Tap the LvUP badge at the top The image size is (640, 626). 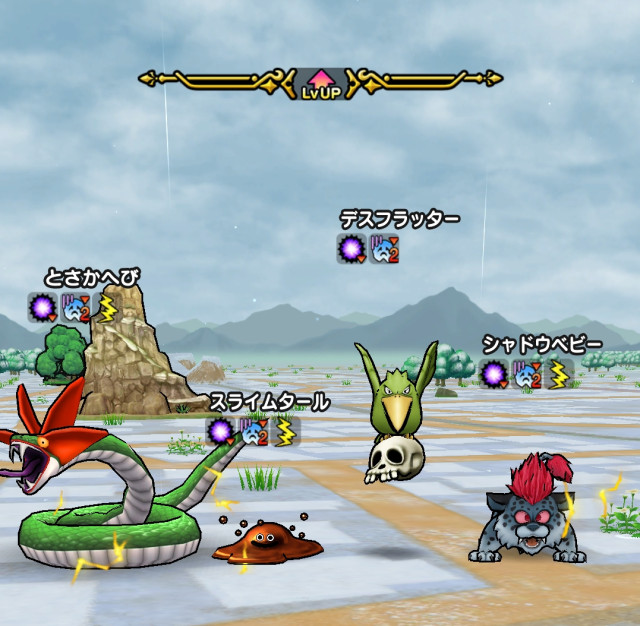coord(322,83)
